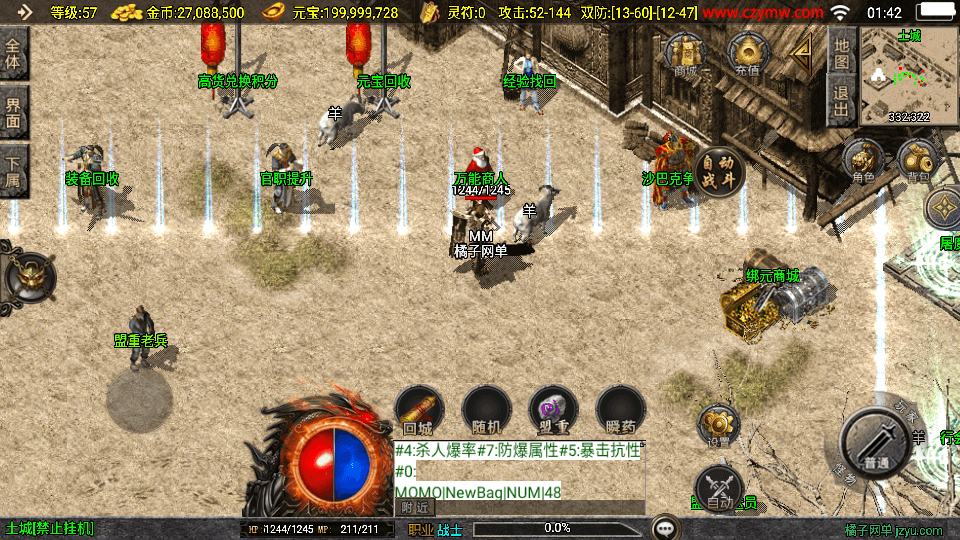Use the 回城 return scroll slot
This screenshot has width=960, height=540.
pos(419,410)
